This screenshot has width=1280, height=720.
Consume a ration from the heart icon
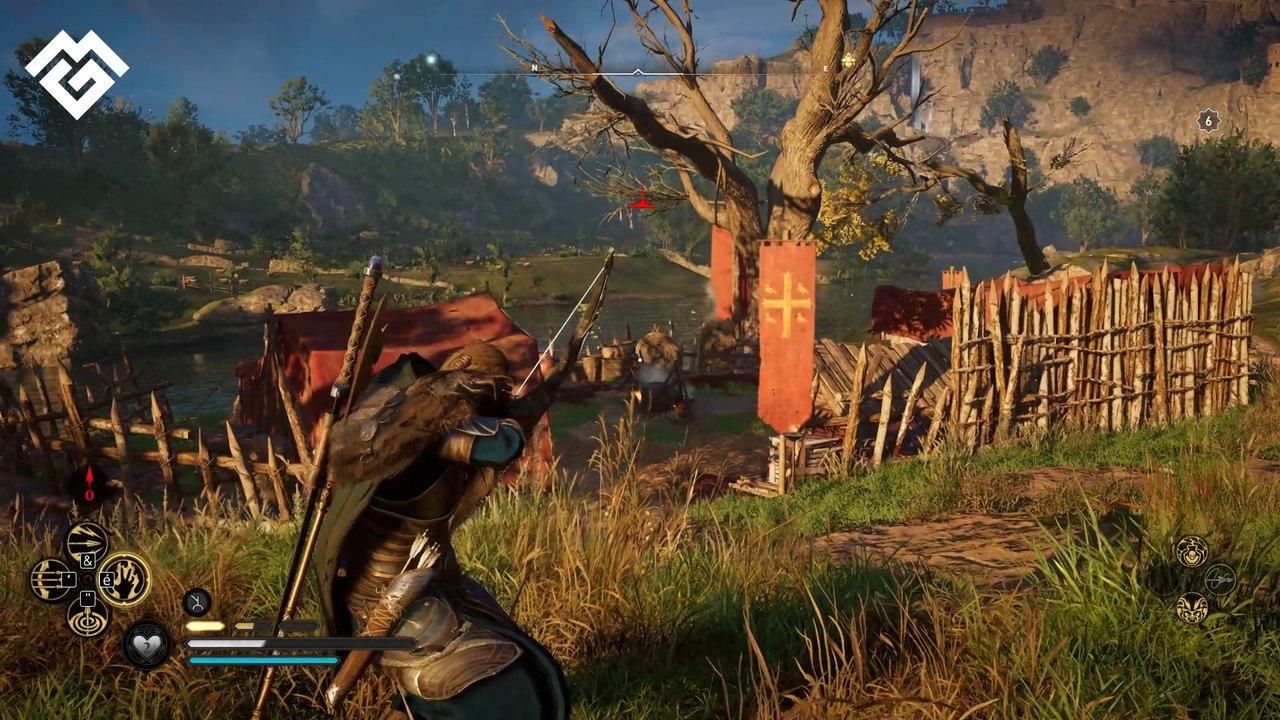click(147, 645)
